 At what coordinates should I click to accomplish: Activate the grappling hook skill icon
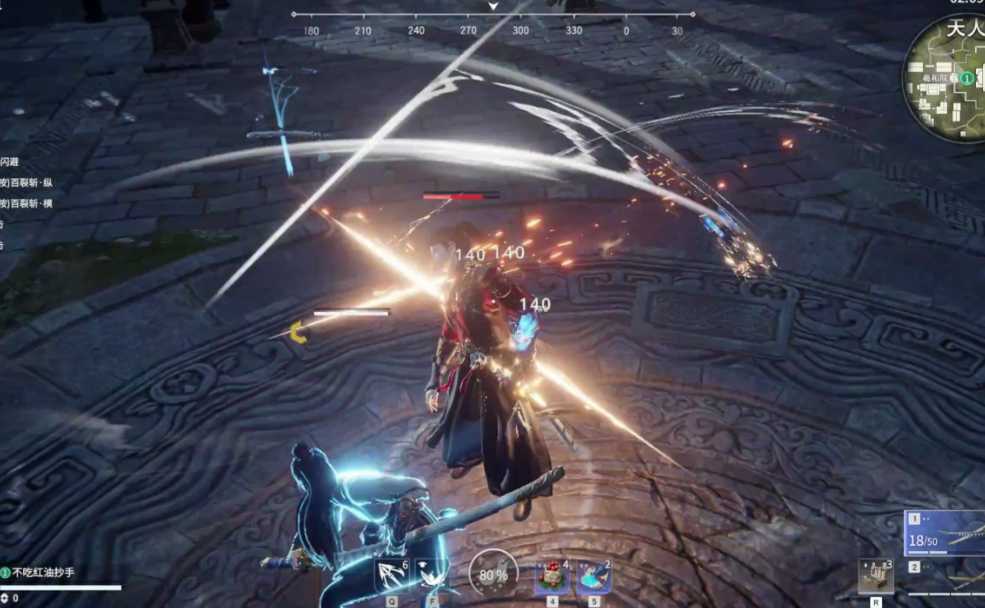pyautogui.click(x=392, y=575)
